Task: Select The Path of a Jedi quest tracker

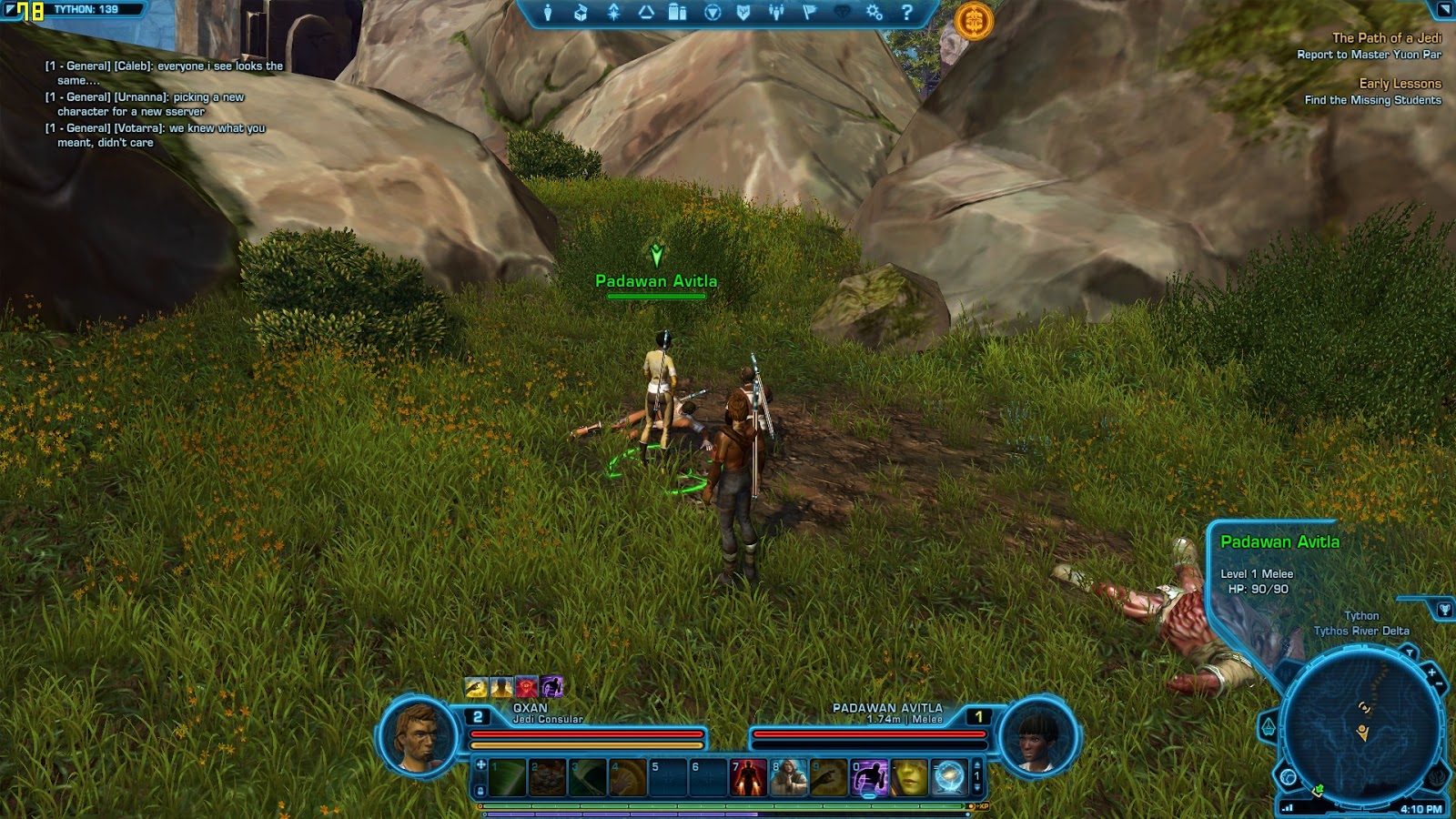Action: tap(1386, 38)
